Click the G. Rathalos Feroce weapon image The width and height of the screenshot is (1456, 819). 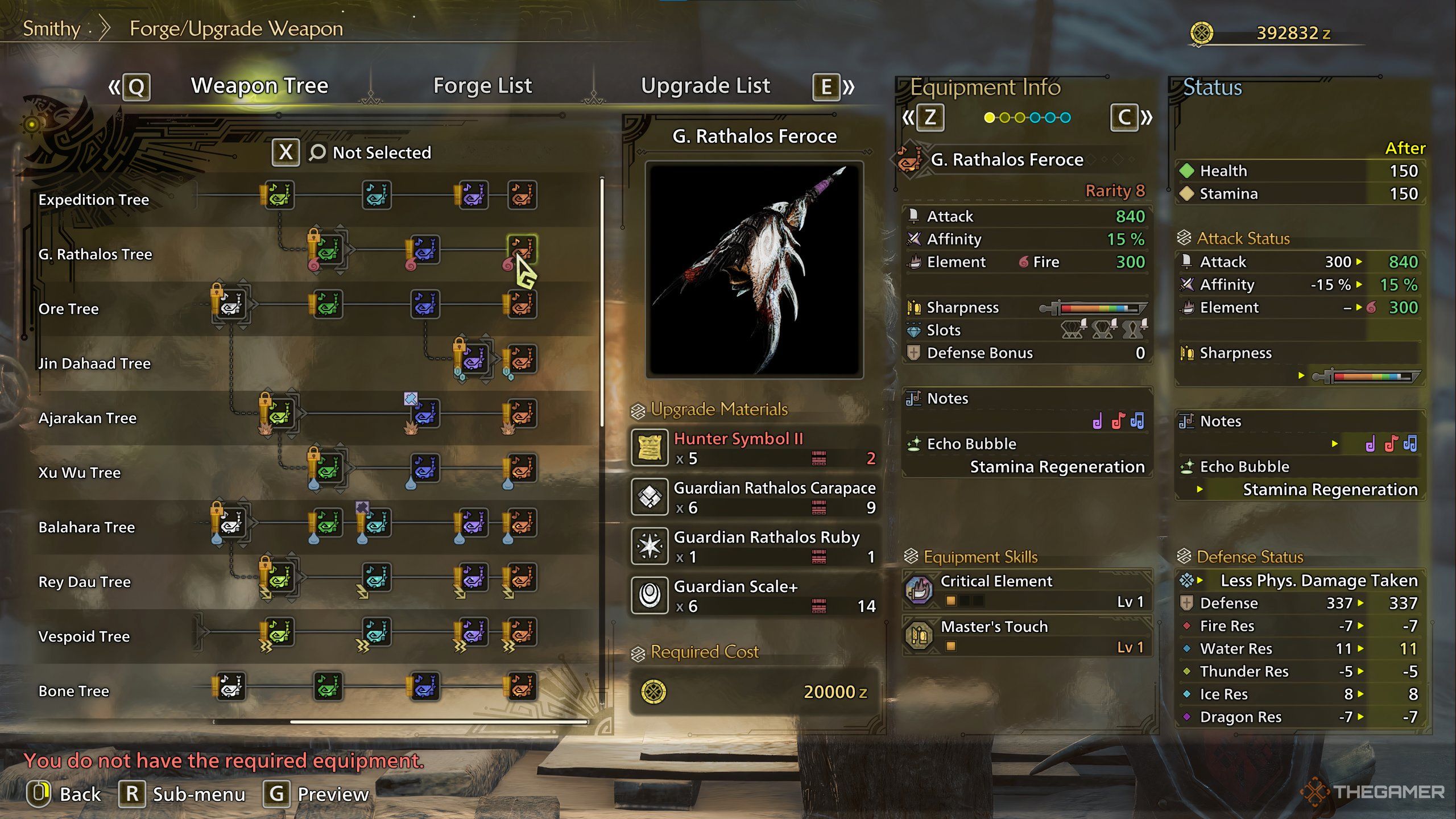point(754,270)
